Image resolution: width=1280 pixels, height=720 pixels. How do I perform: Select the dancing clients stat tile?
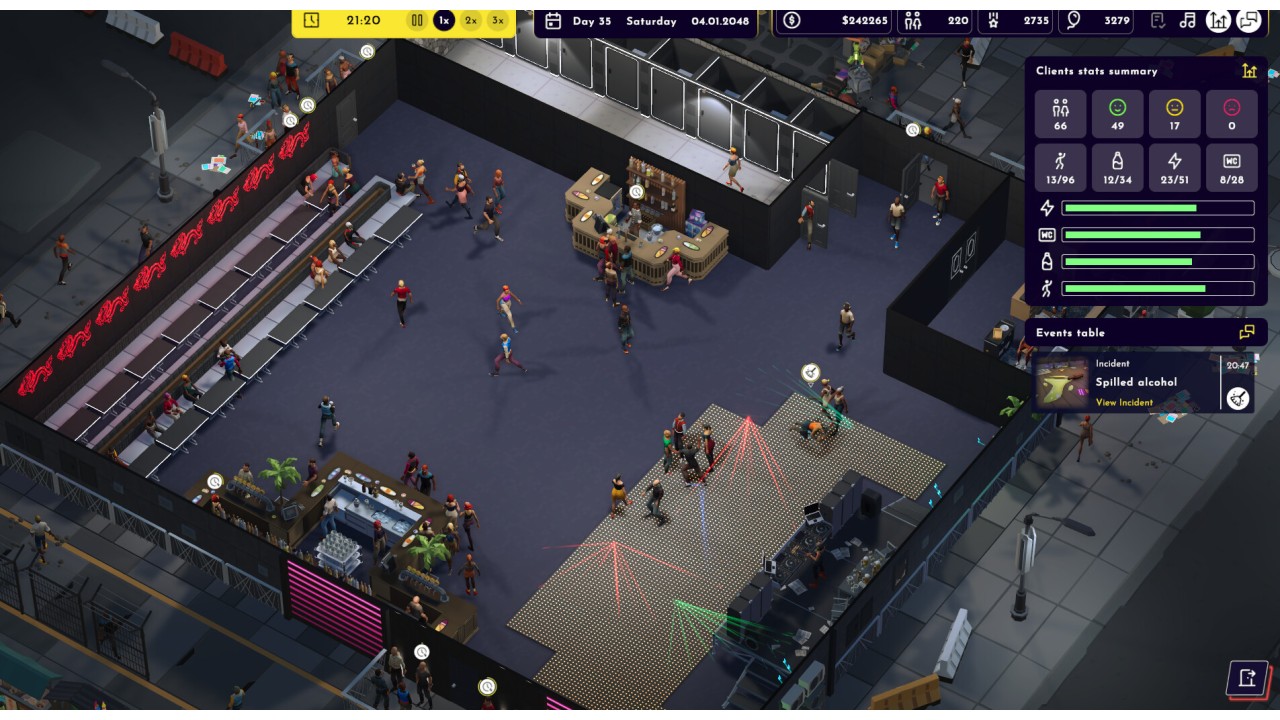[x=1061, y=168]
